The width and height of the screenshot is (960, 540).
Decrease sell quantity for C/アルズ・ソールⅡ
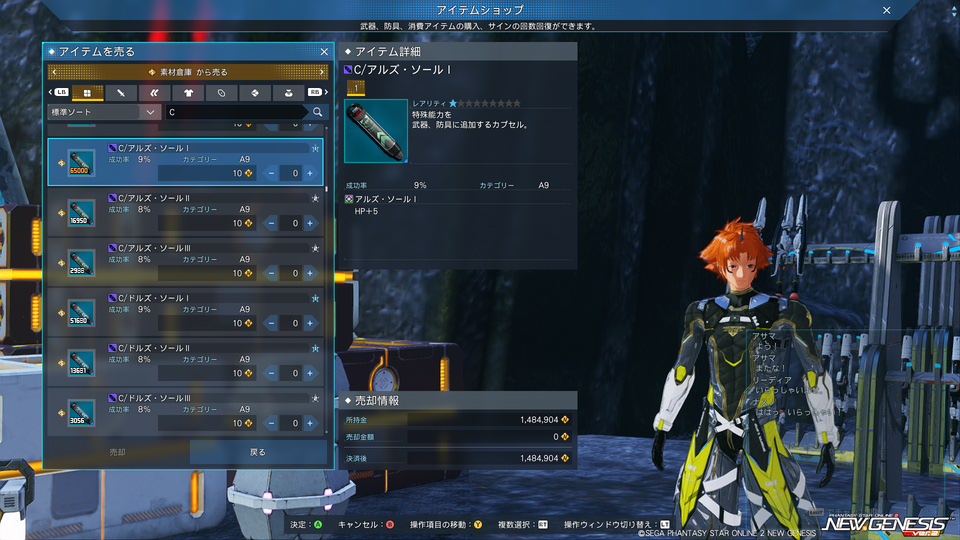coord(272,223)
